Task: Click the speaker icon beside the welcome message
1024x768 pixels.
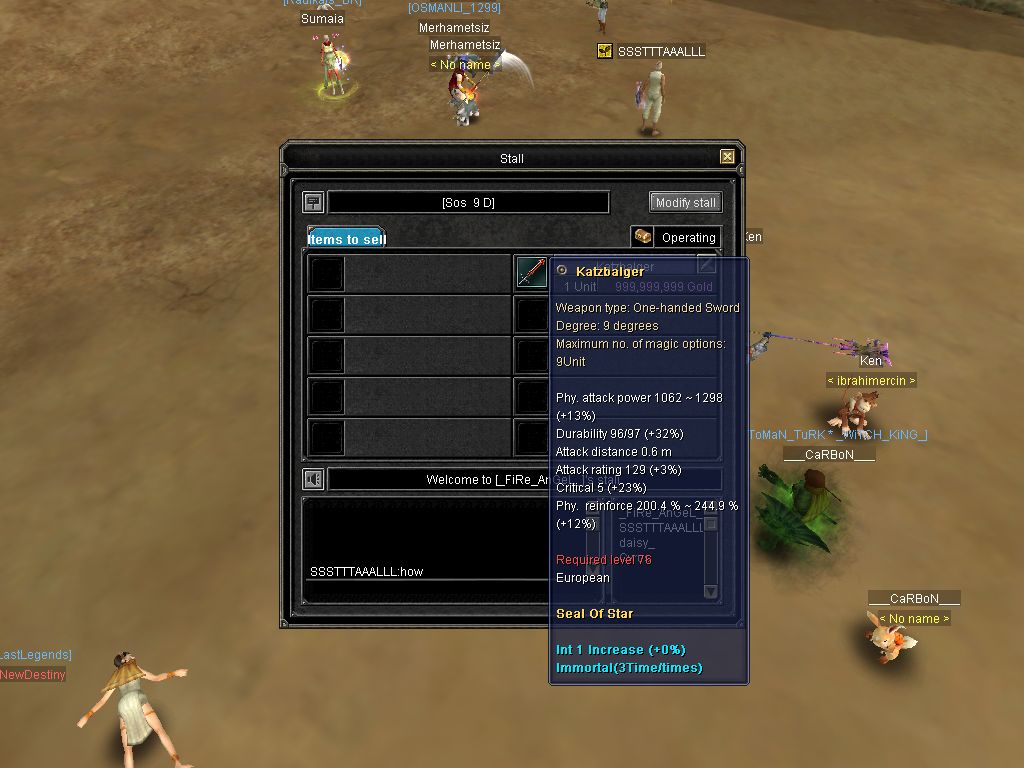Action: (314, 480)
